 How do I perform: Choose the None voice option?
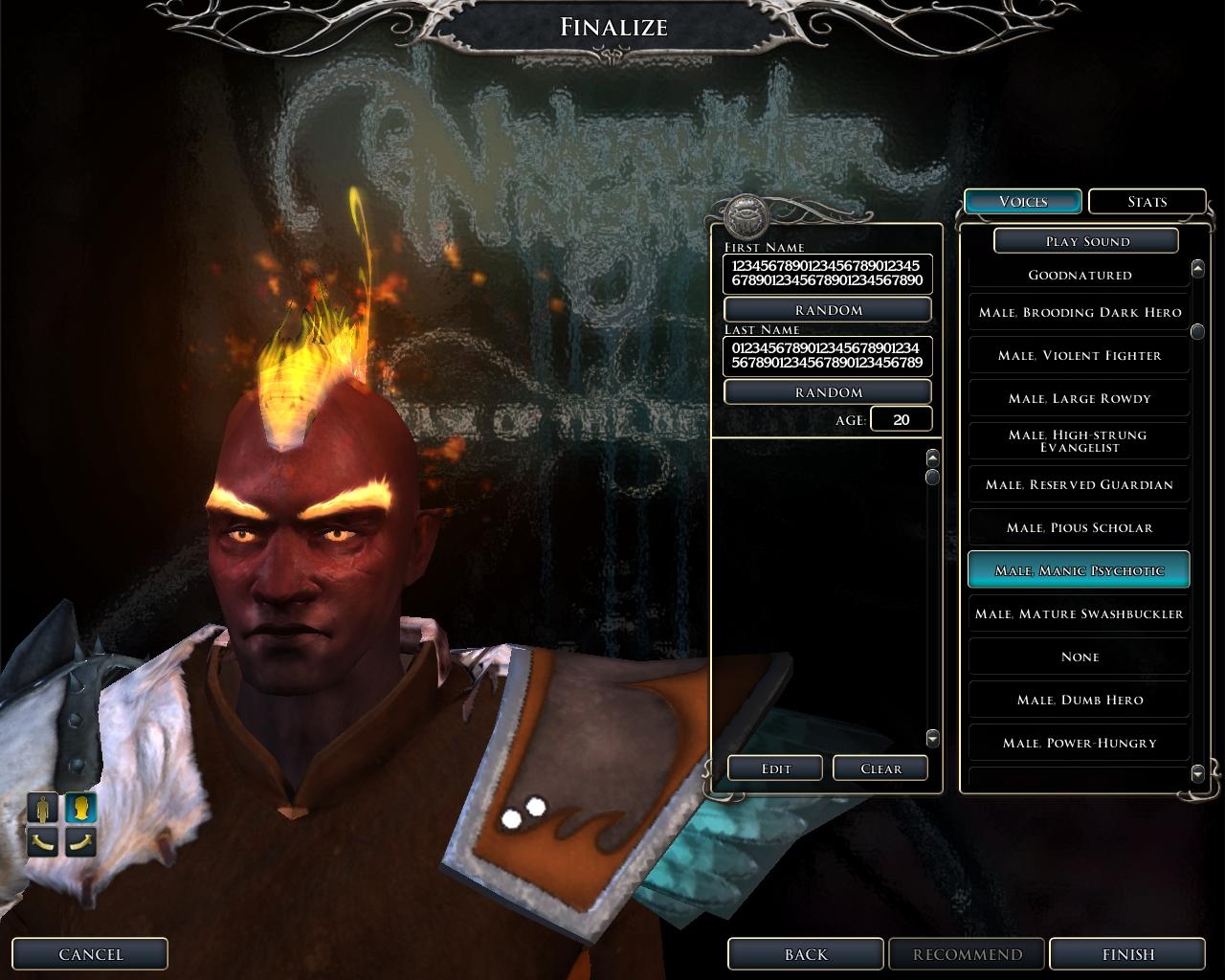pyautogui.click(x=1079, y=657)
